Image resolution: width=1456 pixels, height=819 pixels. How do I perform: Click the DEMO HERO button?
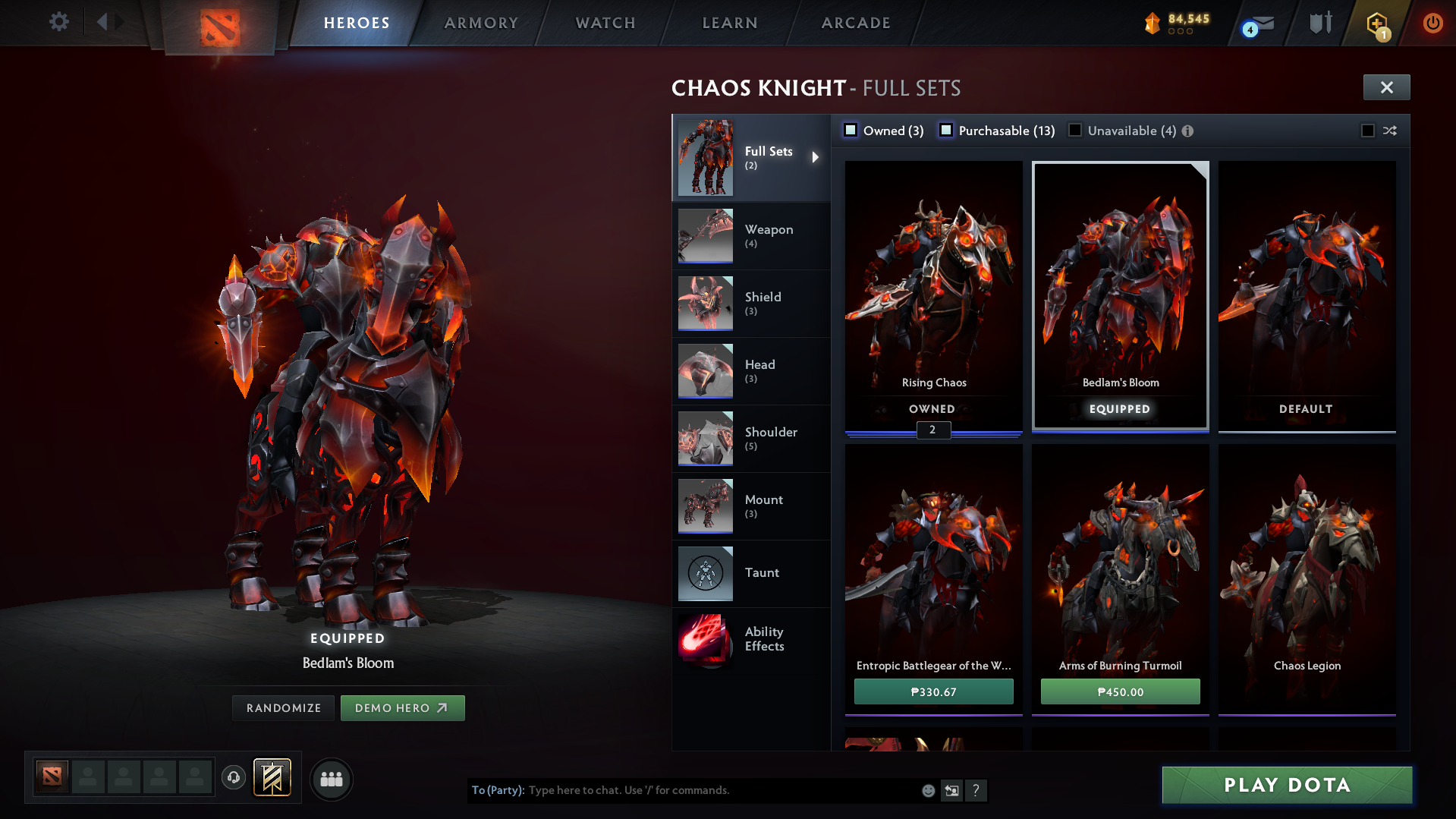point(403,707)
